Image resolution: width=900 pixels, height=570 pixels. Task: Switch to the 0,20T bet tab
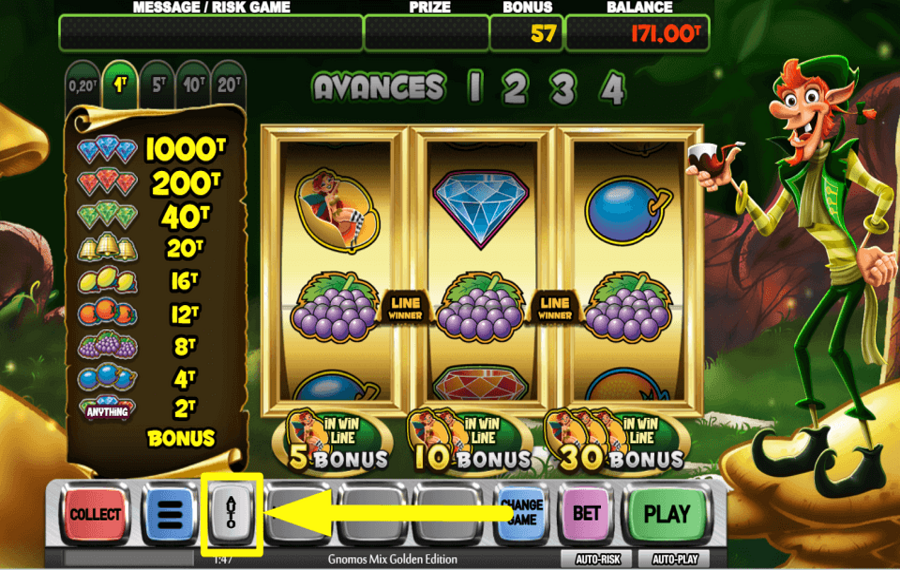coord(83,86)
